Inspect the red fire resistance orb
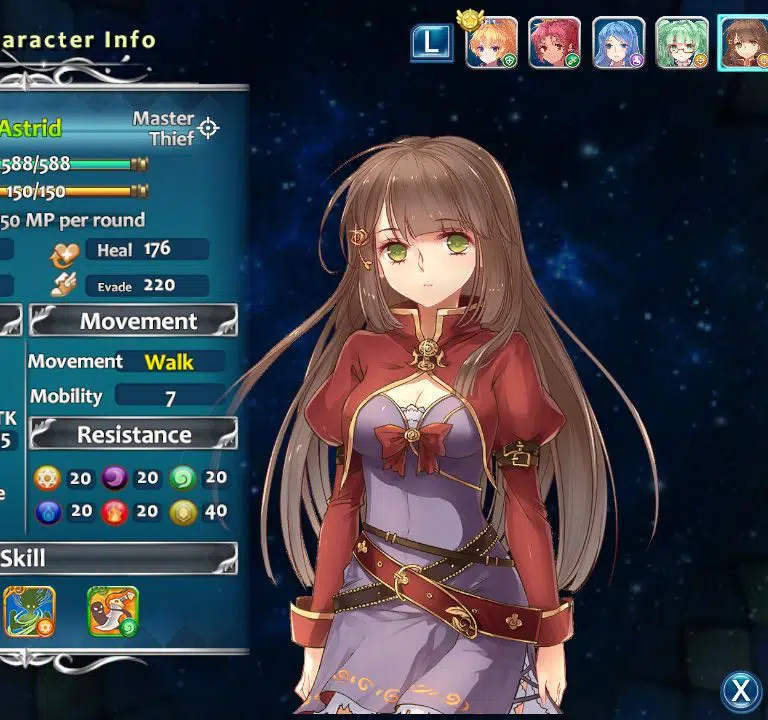The width and height of the screenshot is (768, 720). [x=115, y=511]
